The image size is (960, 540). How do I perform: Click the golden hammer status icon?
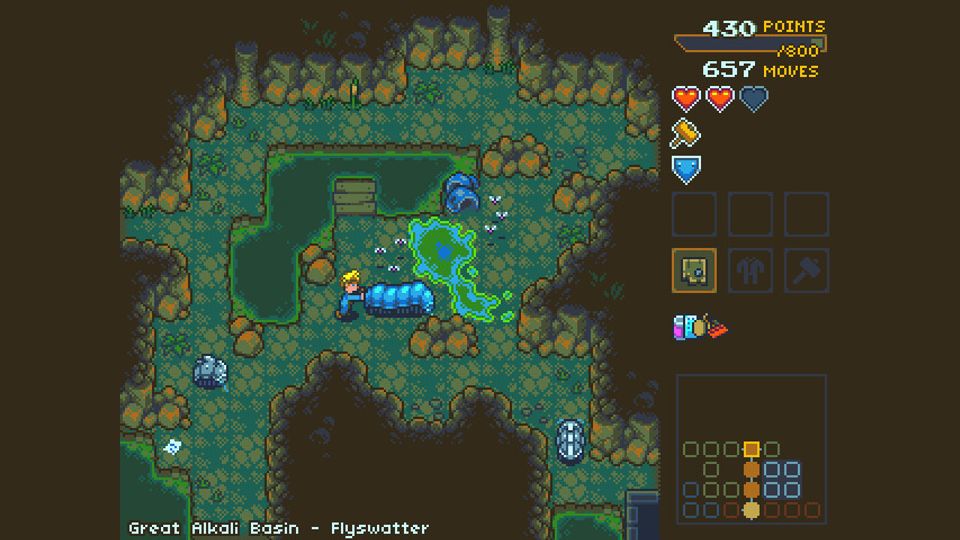pyautogui.click(x=686, y=133)
